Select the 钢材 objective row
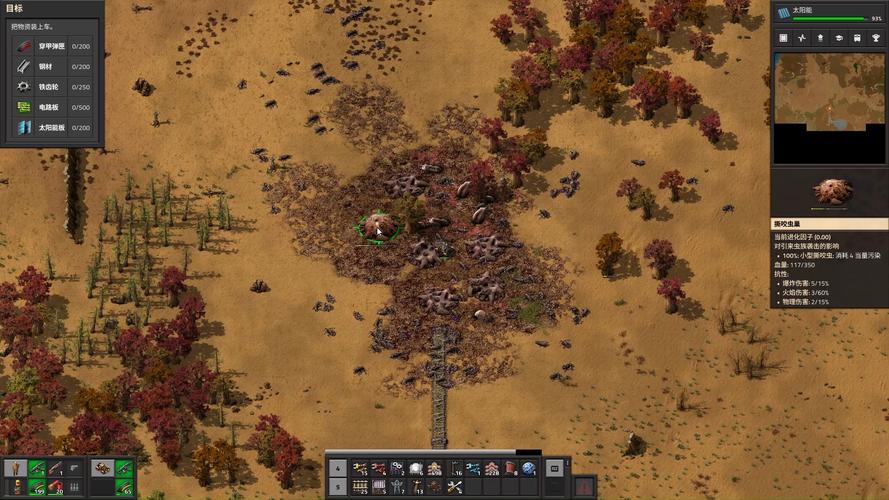This screenshot has width=889, height=500. click(x=52, y=66)
